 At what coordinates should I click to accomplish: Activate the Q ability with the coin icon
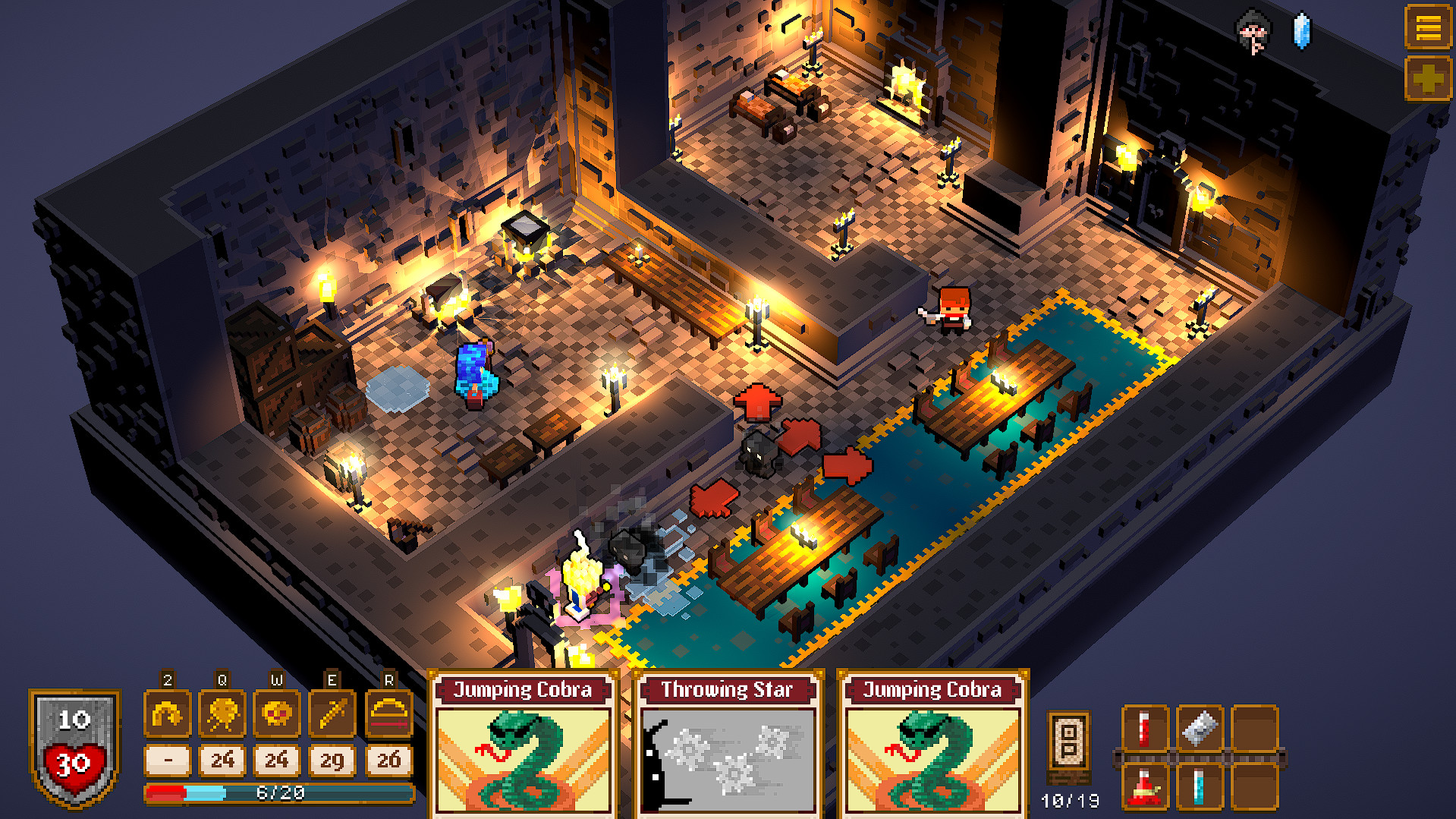click(222, 714)
